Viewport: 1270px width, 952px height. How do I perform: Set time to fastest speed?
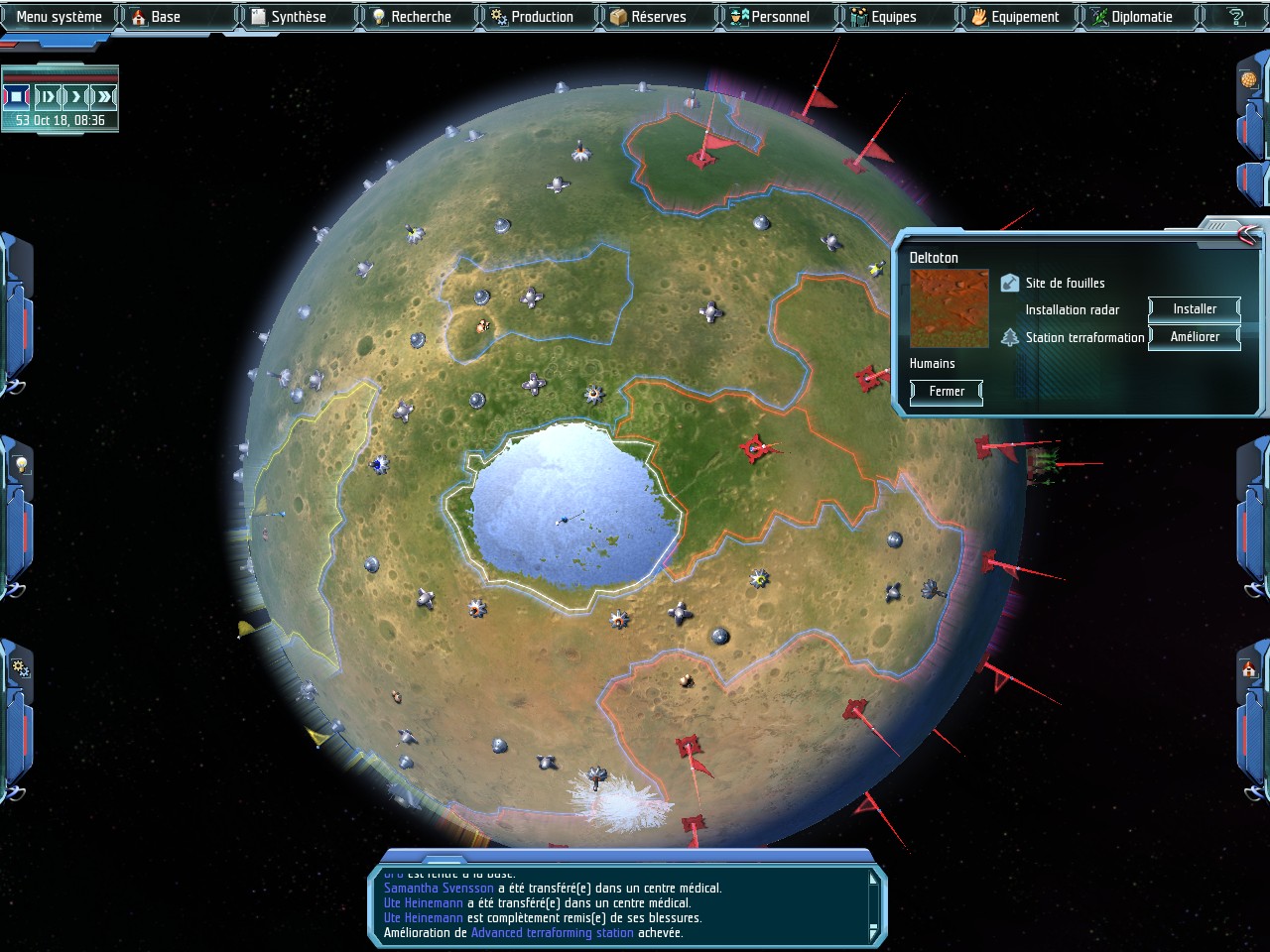point(104,96)
